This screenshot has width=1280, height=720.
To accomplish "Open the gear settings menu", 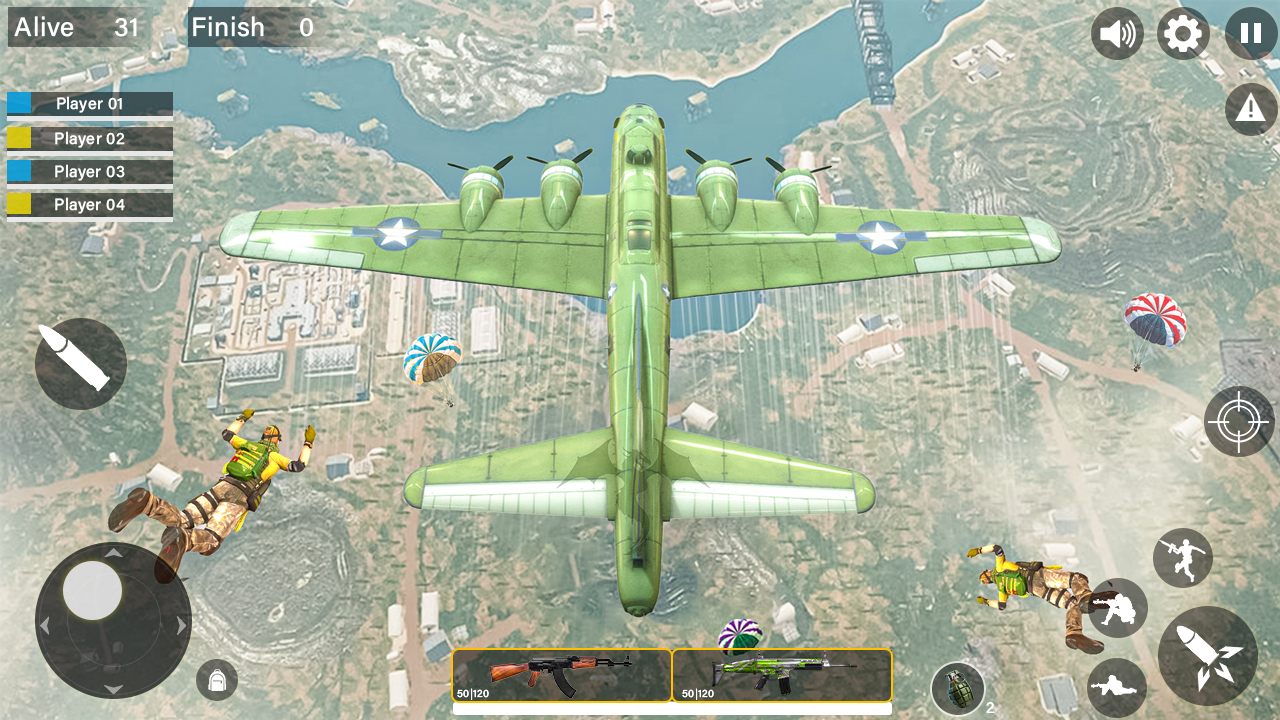I will (1183, 34).
